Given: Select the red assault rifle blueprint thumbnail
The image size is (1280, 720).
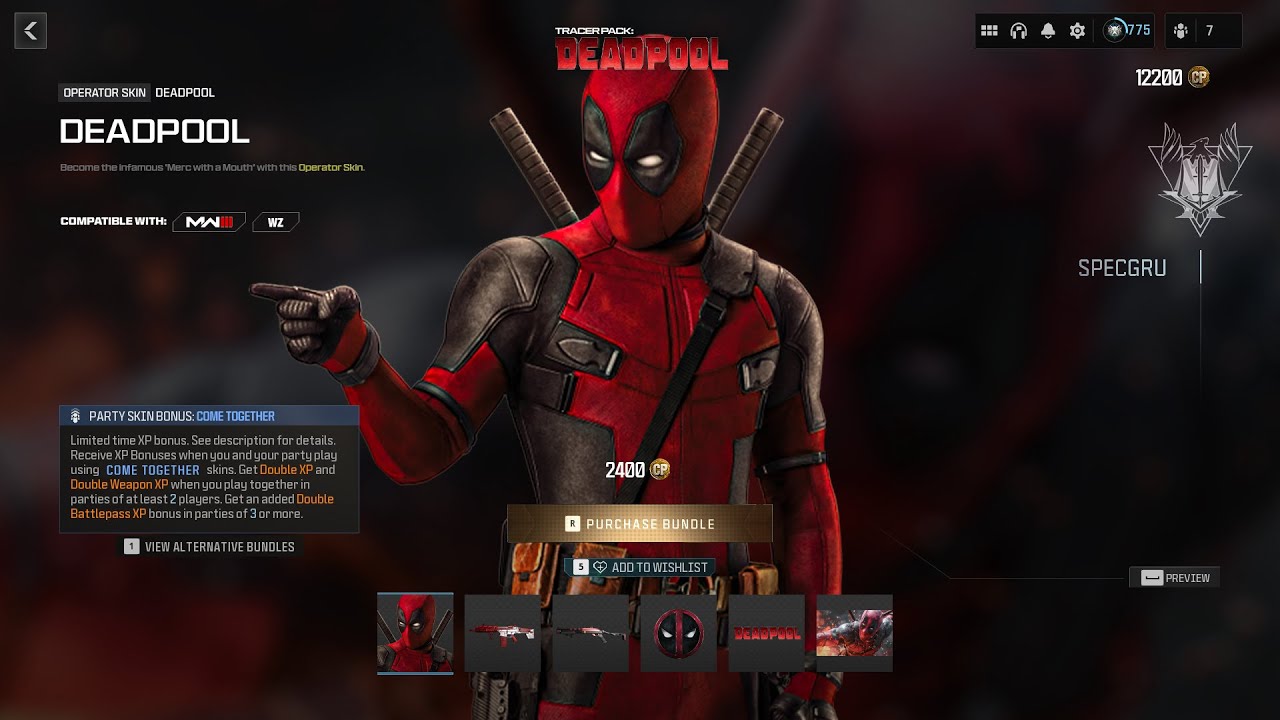Looking at the screenshot, I should click(502, 633).
